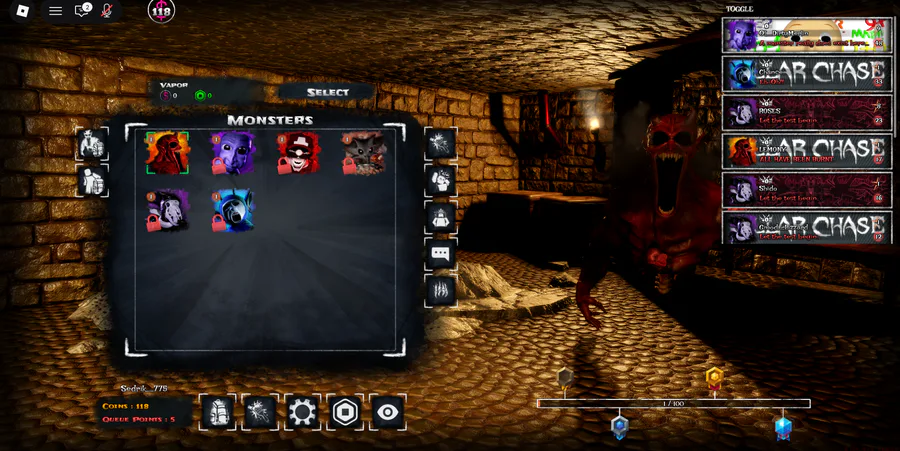Image resolution: width=900 pixels, height=451 pixels.
Task: Choose the locked purple-faced monster
Action: pos(232,154)
